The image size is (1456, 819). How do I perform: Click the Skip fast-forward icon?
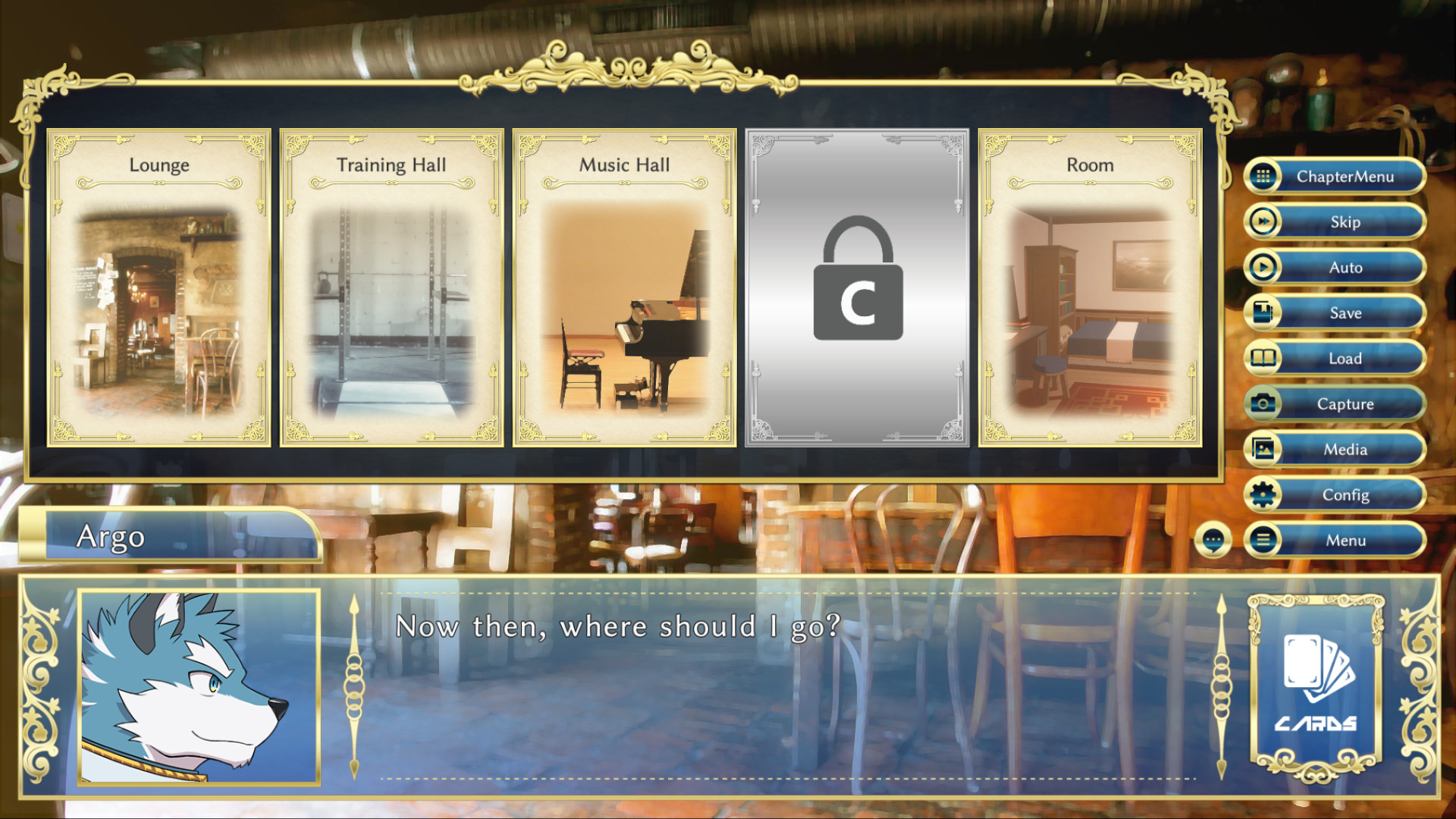click(1262, 221)
